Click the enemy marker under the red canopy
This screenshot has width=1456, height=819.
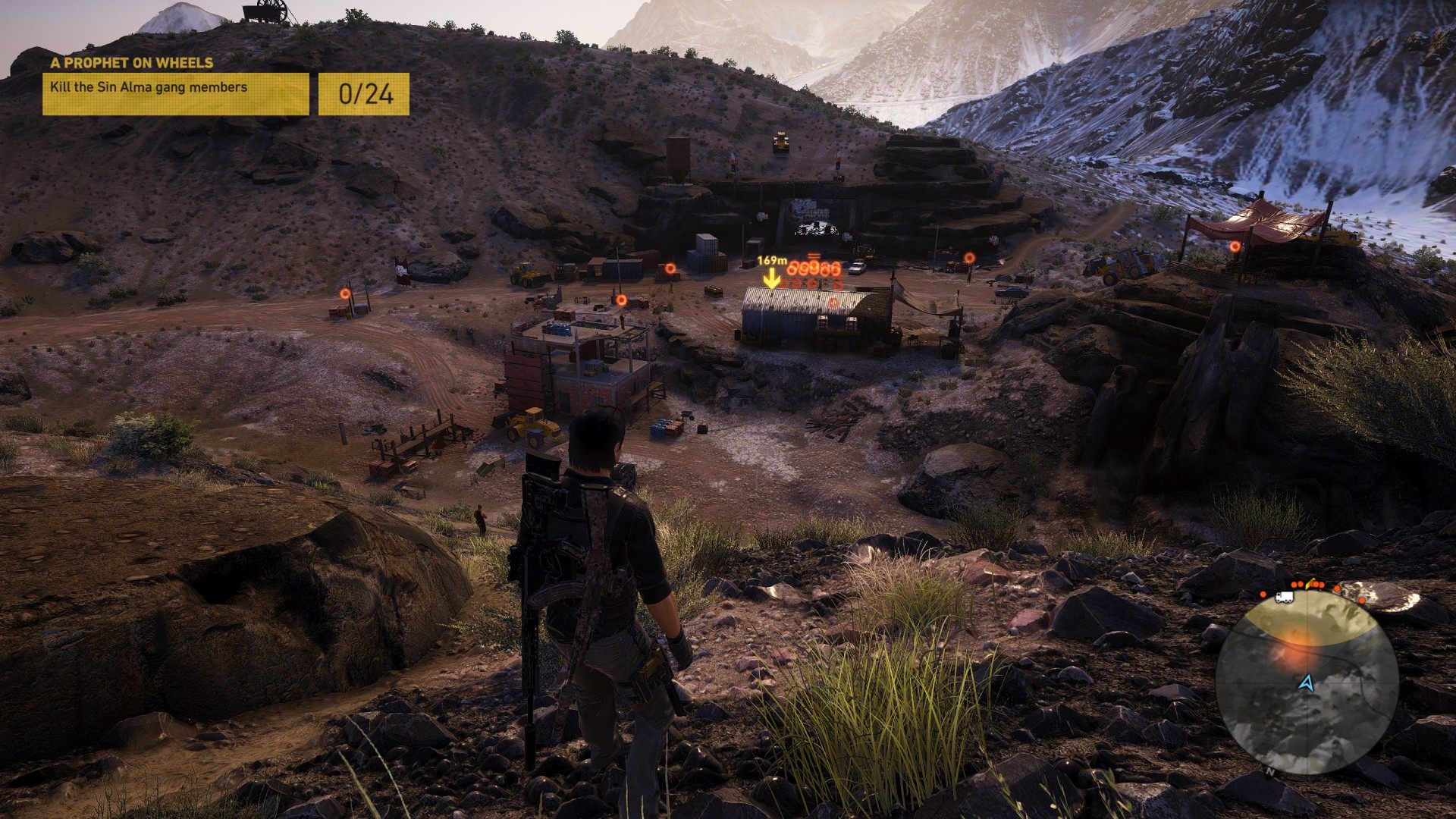tap(1235, 246)
